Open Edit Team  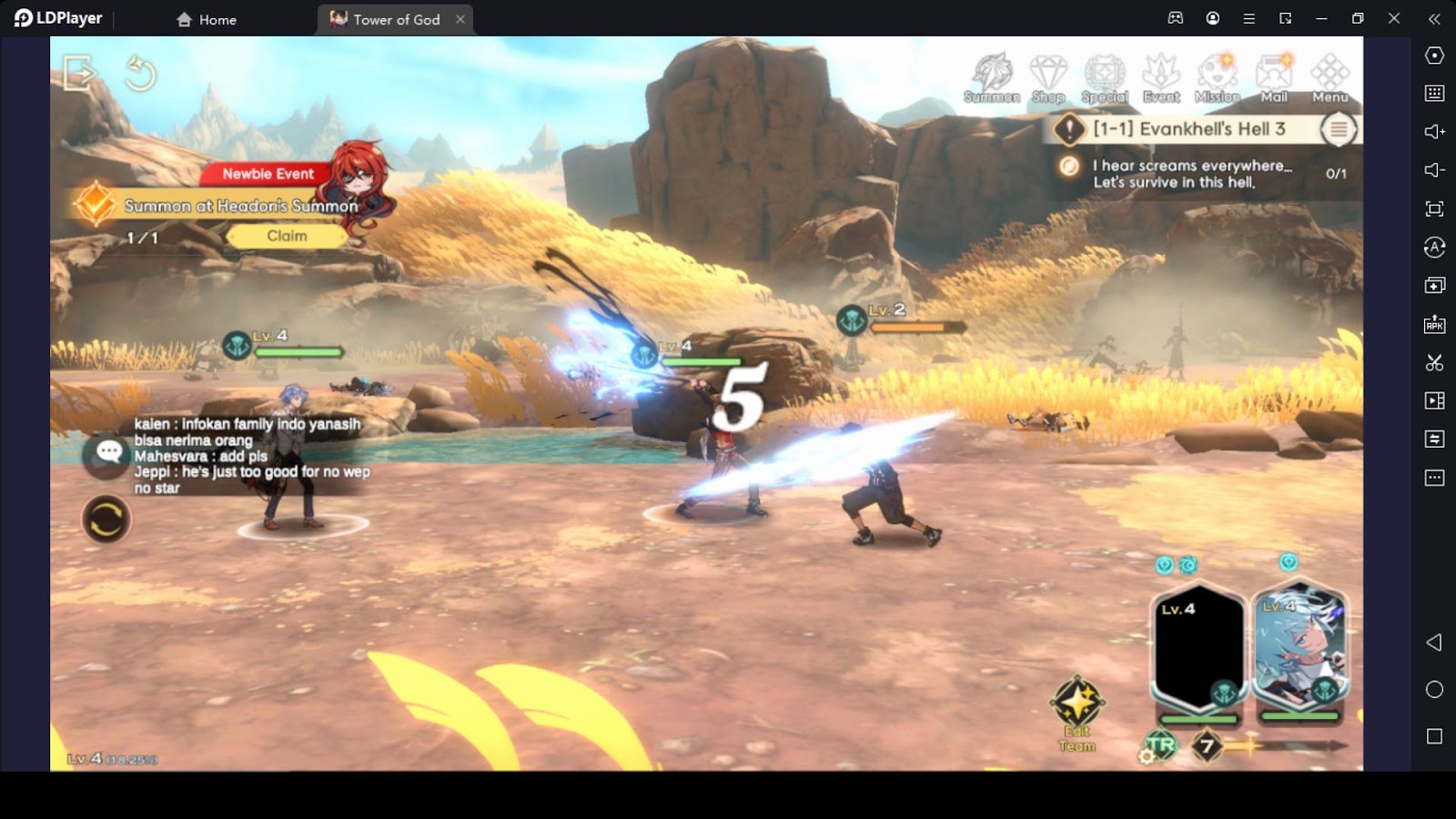click(x=1077, y=714)
